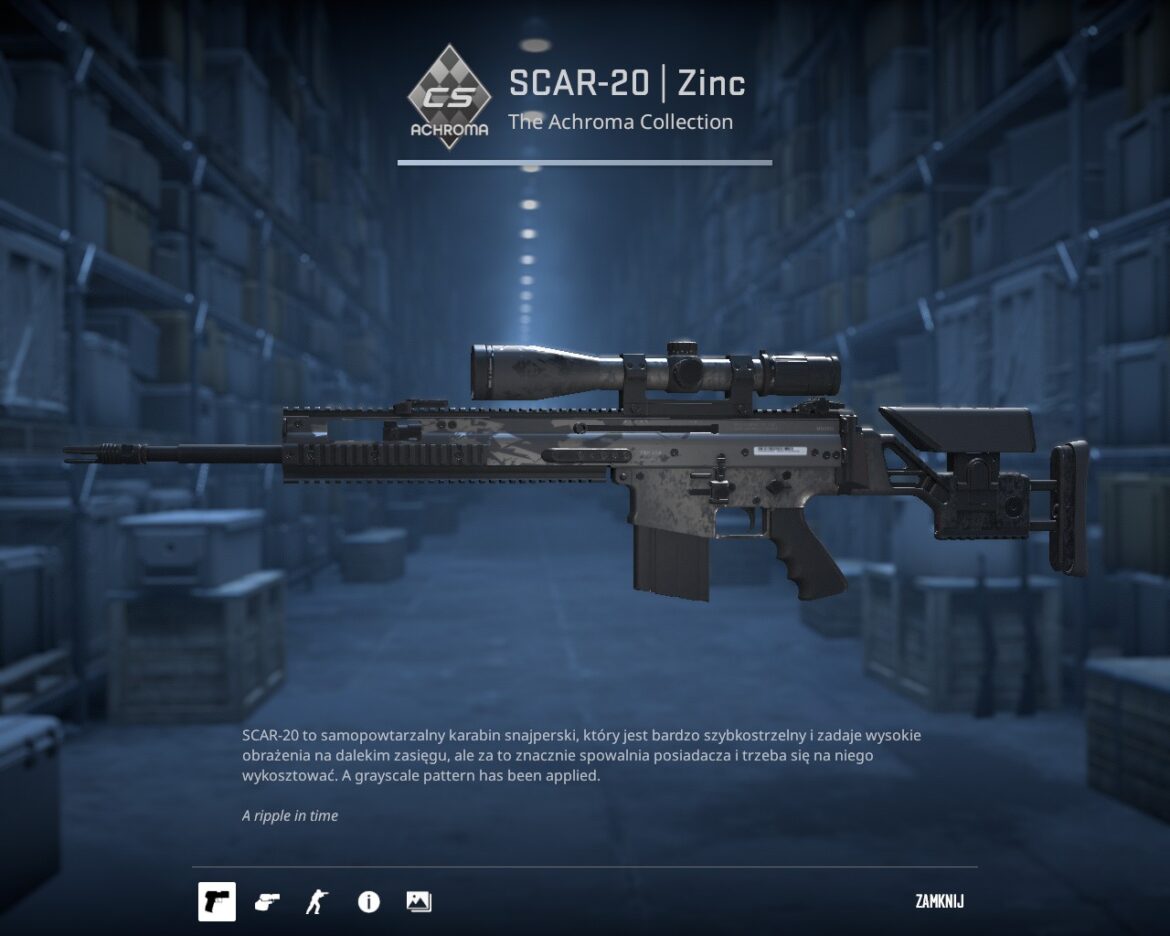1170x936 pixels.
Task: Open the item info icon
Action: tap(369, 902)
